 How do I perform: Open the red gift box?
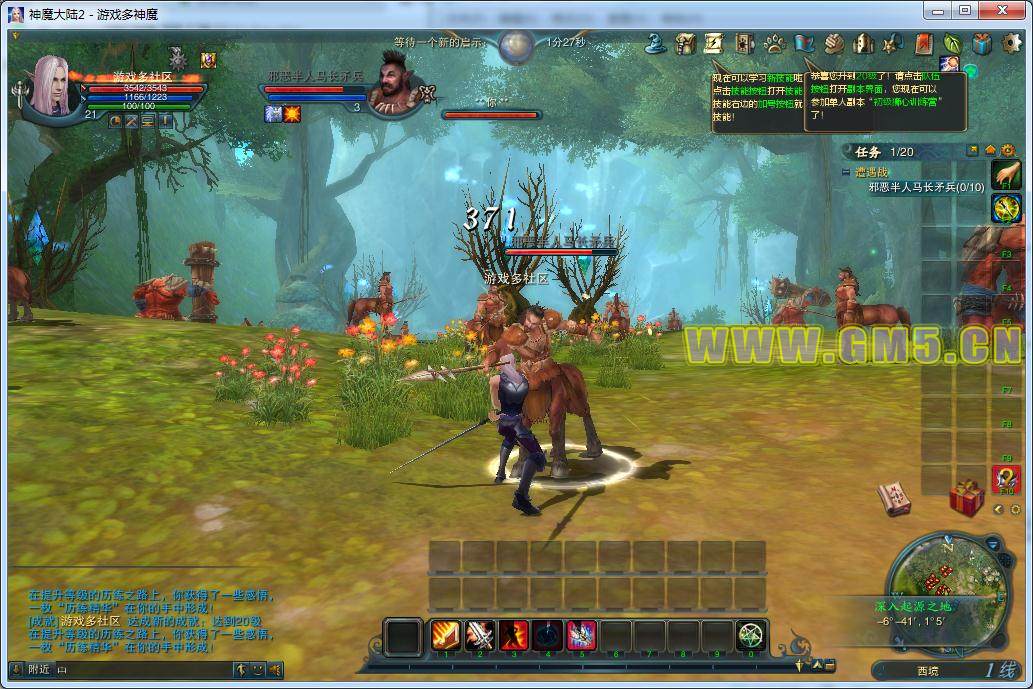click(966, 497)
